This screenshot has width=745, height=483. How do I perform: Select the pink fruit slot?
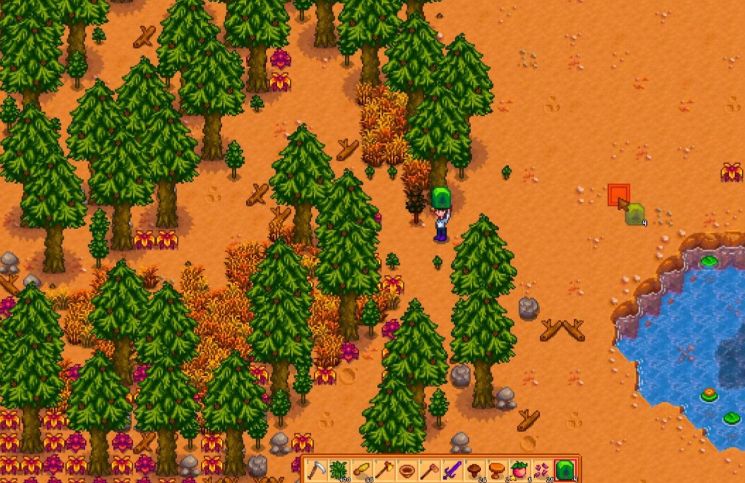[x=518, y=470]
